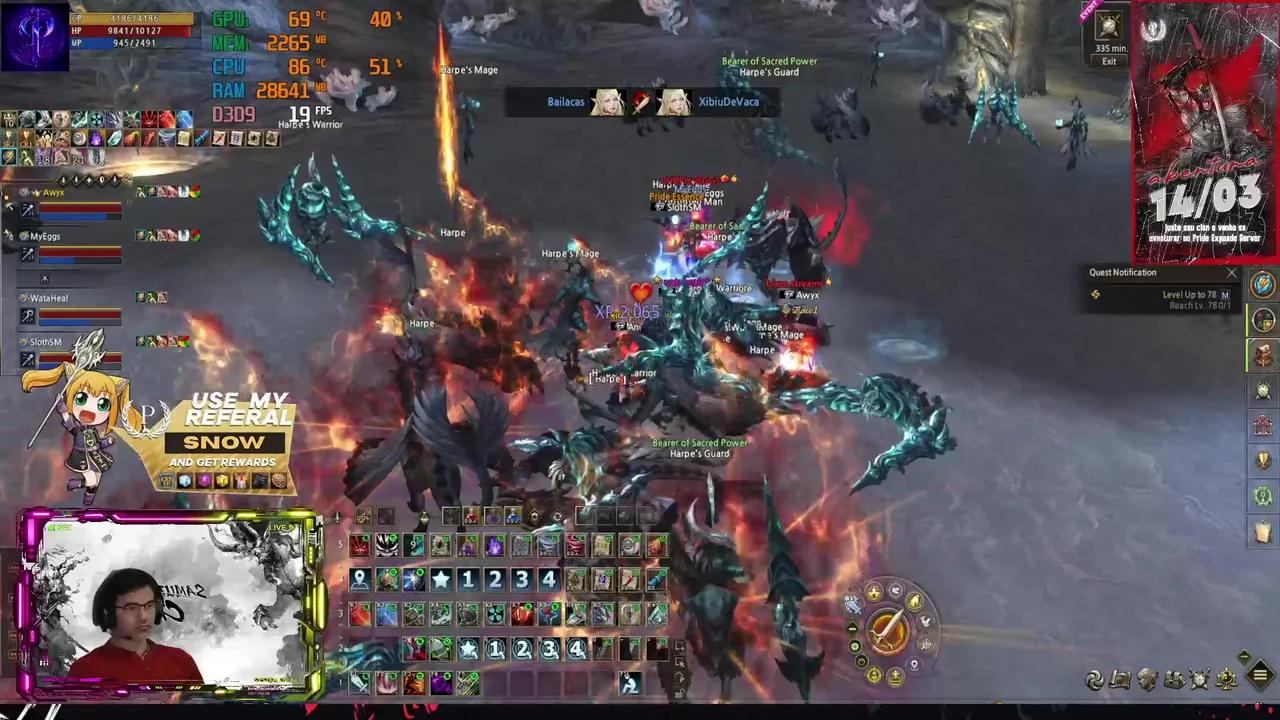Viewport: 1280px width, 720px height.
Task: Click the bird mount icon on the radial menu
Action: click(x=926, y=621)
